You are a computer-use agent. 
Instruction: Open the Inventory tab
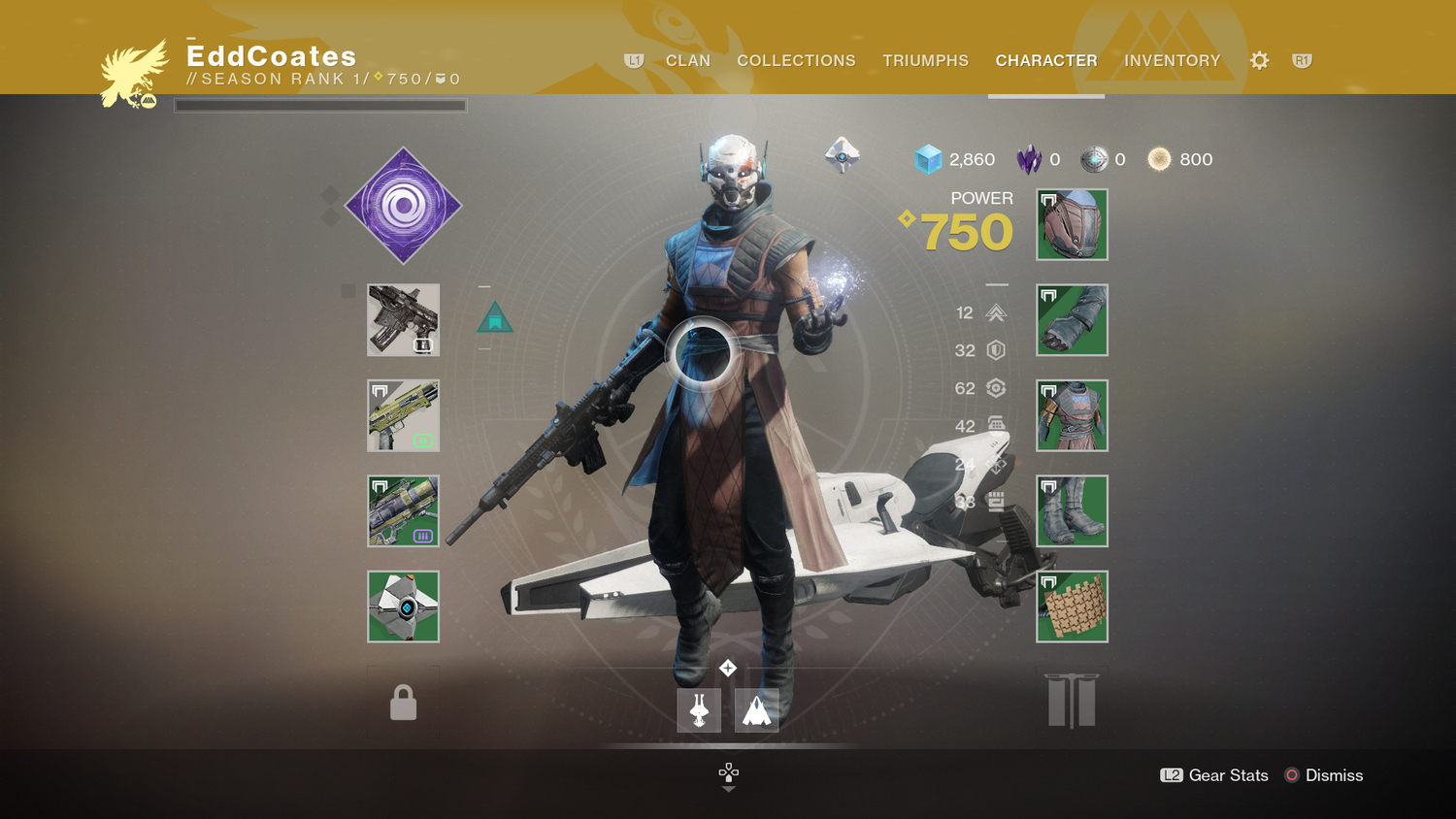pos(1172,60)
